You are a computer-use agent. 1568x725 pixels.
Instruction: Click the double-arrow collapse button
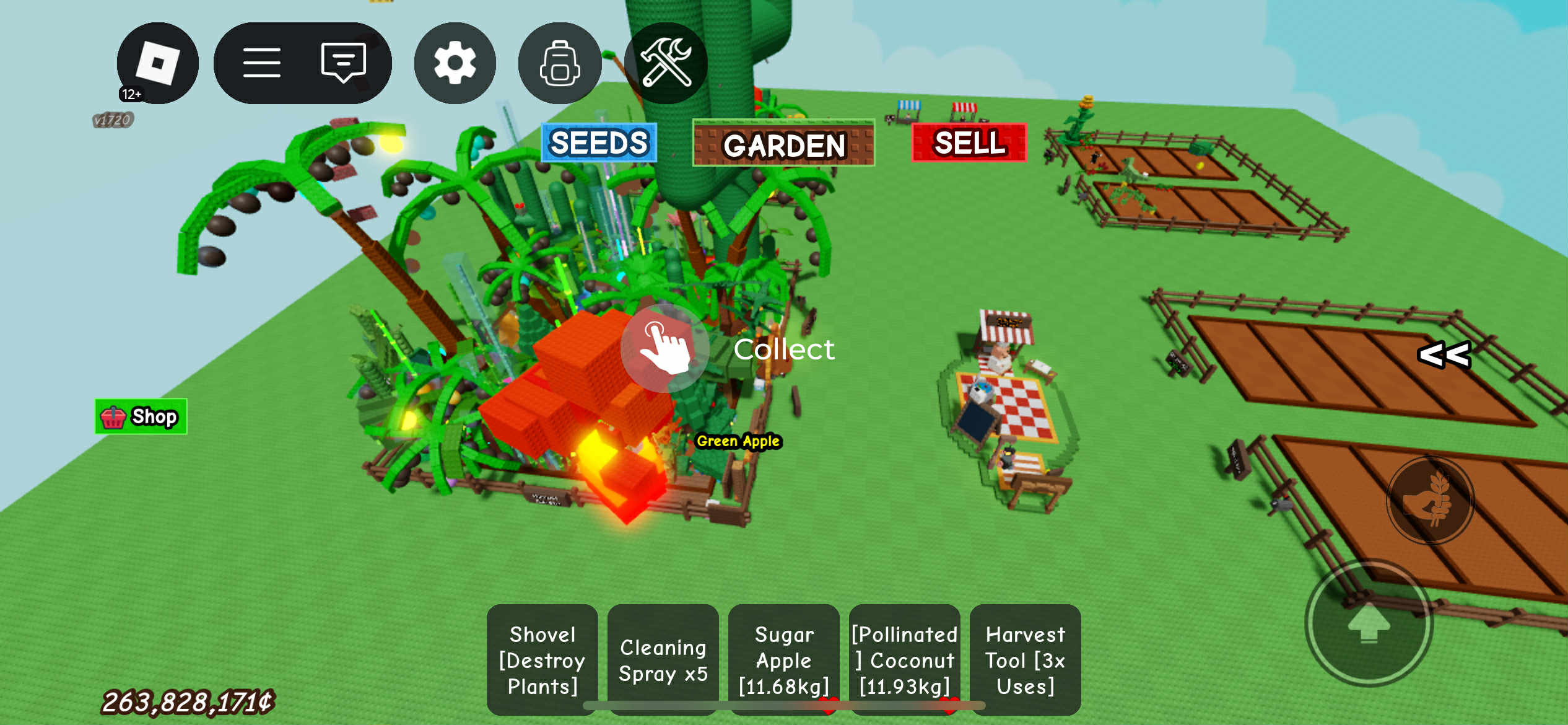tap(1444, 355)
